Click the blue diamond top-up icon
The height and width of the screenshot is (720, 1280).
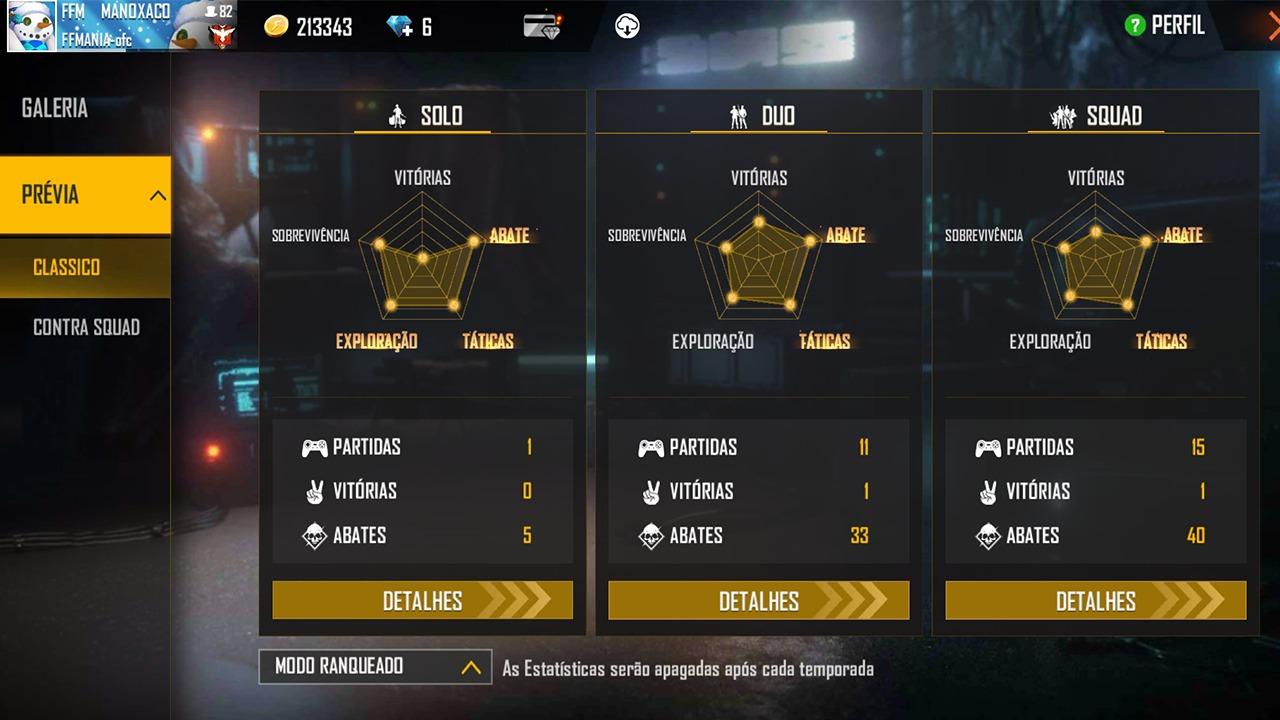click(396, 26)
